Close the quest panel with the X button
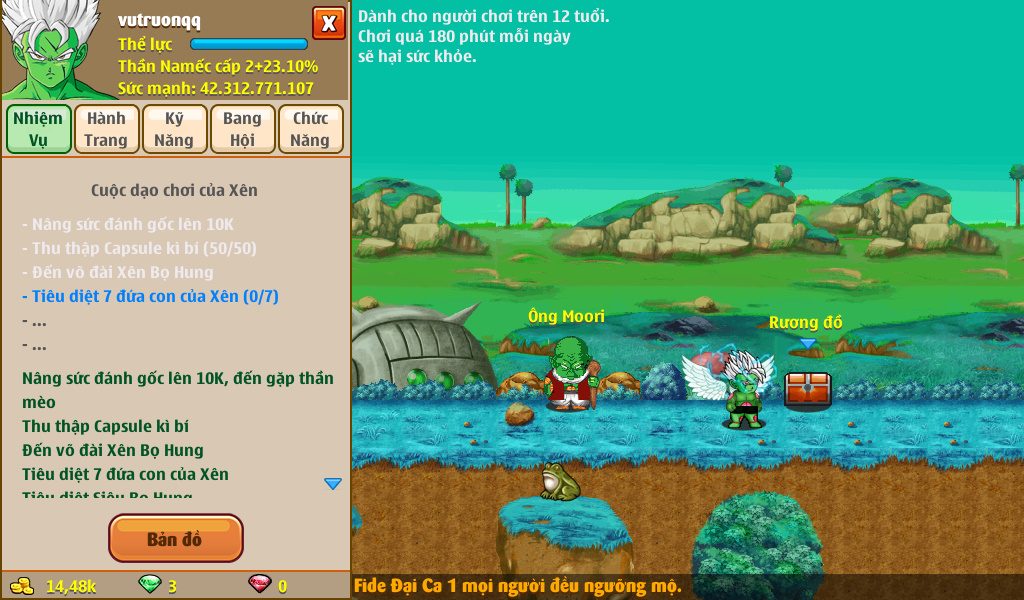The image size is (1024, 600). coord(328,23)
